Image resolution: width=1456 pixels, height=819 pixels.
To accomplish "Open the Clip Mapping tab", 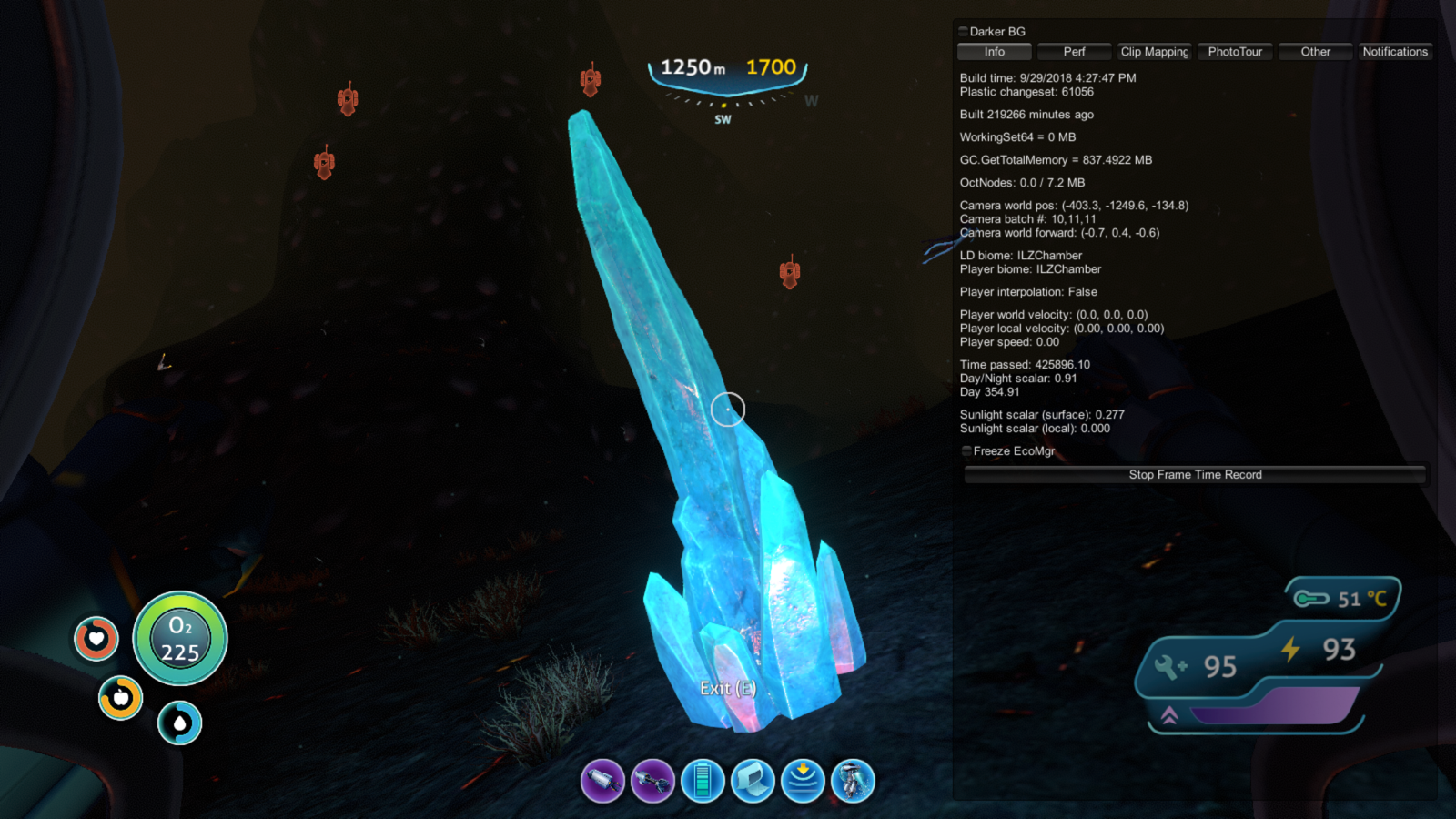I will pyautogui.click(x=1154, y=52).
